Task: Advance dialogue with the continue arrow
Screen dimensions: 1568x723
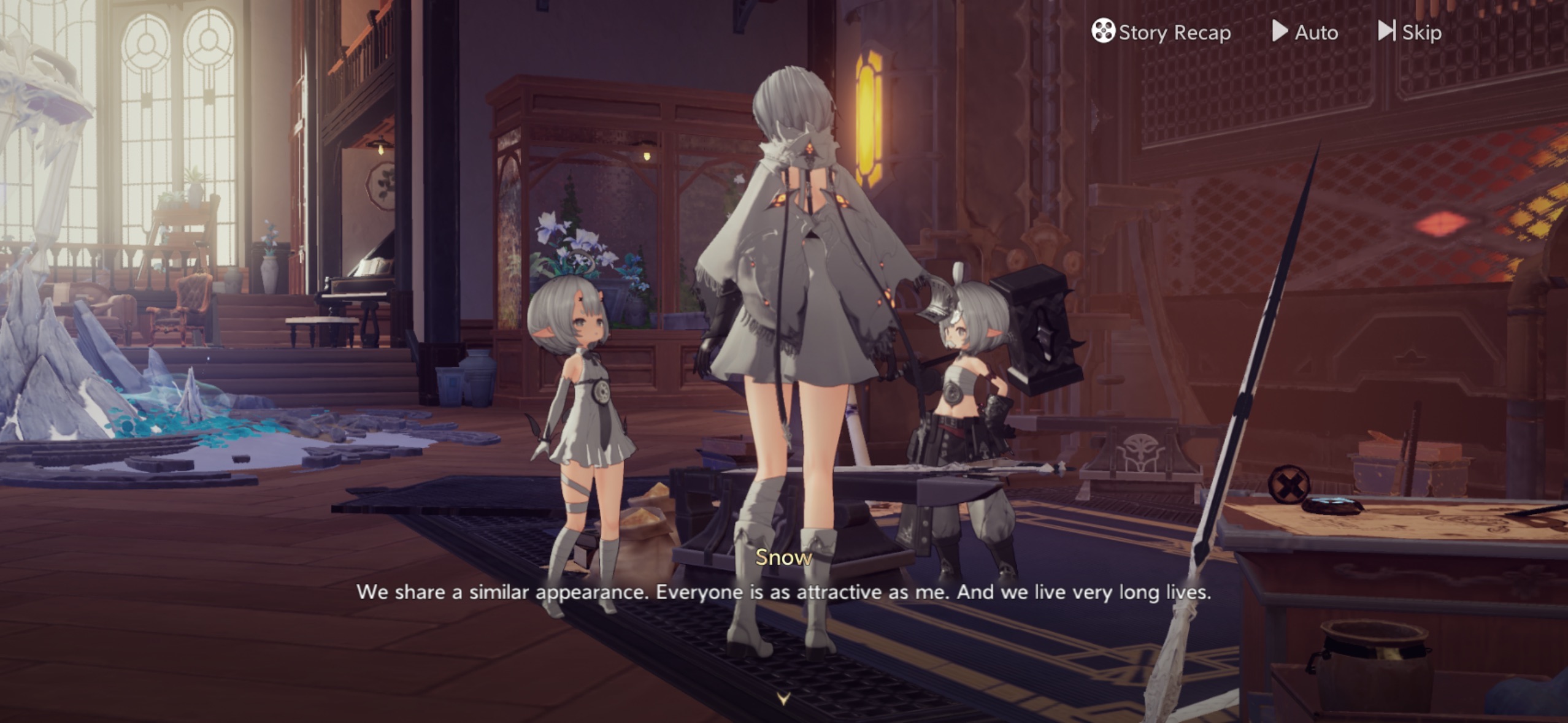Action: point(783,698)
